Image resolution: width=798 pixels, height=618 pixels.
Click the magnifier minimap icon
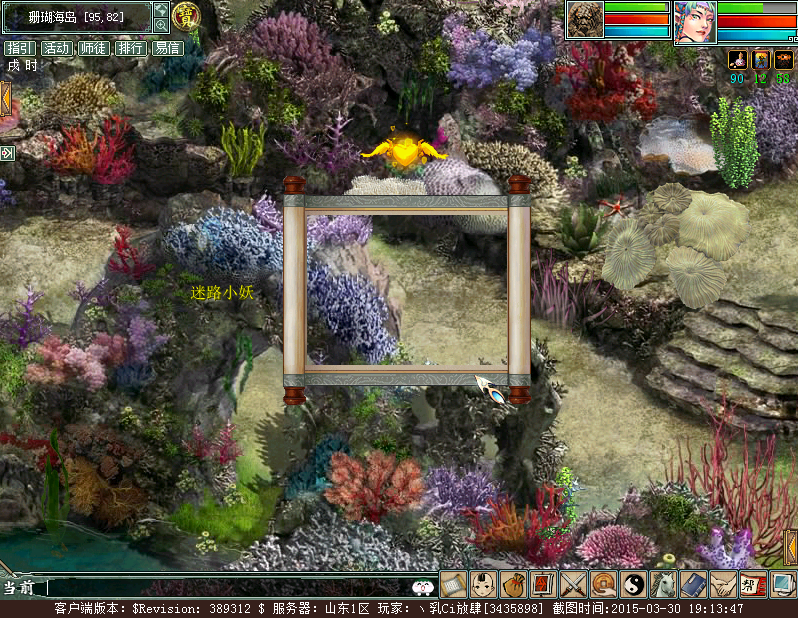point(161,24)
